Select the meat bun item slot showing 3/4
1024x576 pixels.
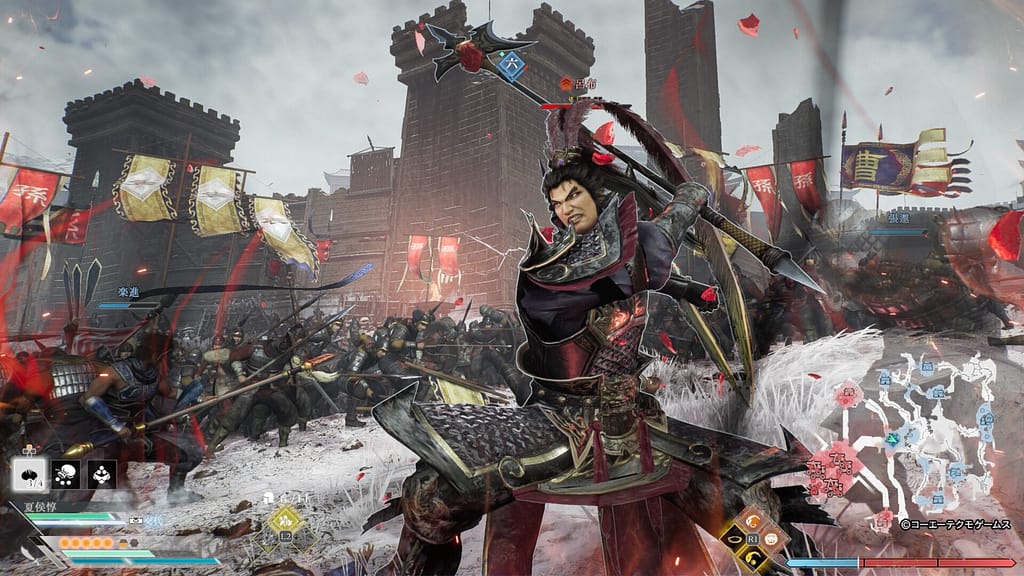click(x=29, y=475)
